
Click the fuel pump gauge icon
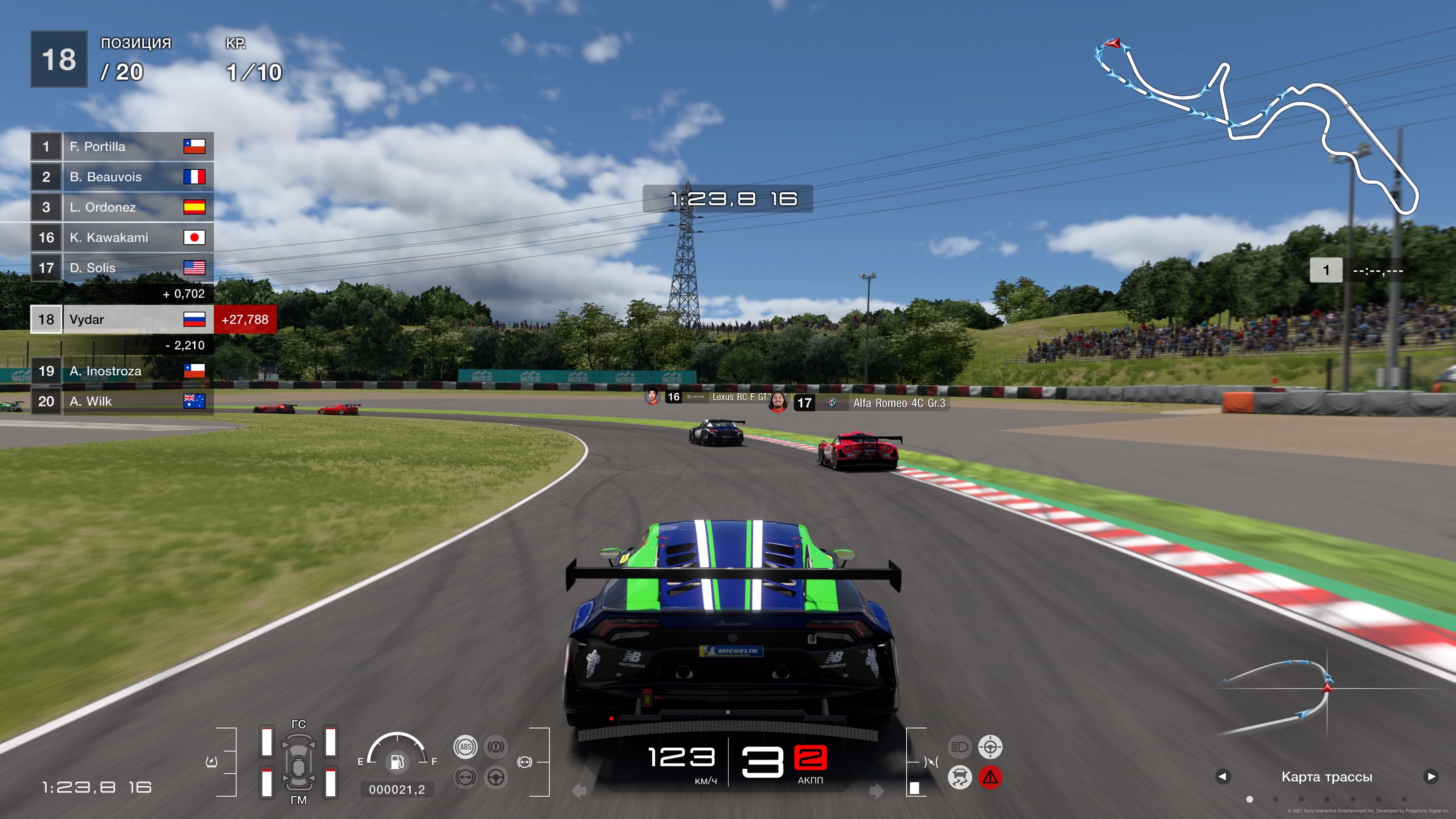pos(397,761)
